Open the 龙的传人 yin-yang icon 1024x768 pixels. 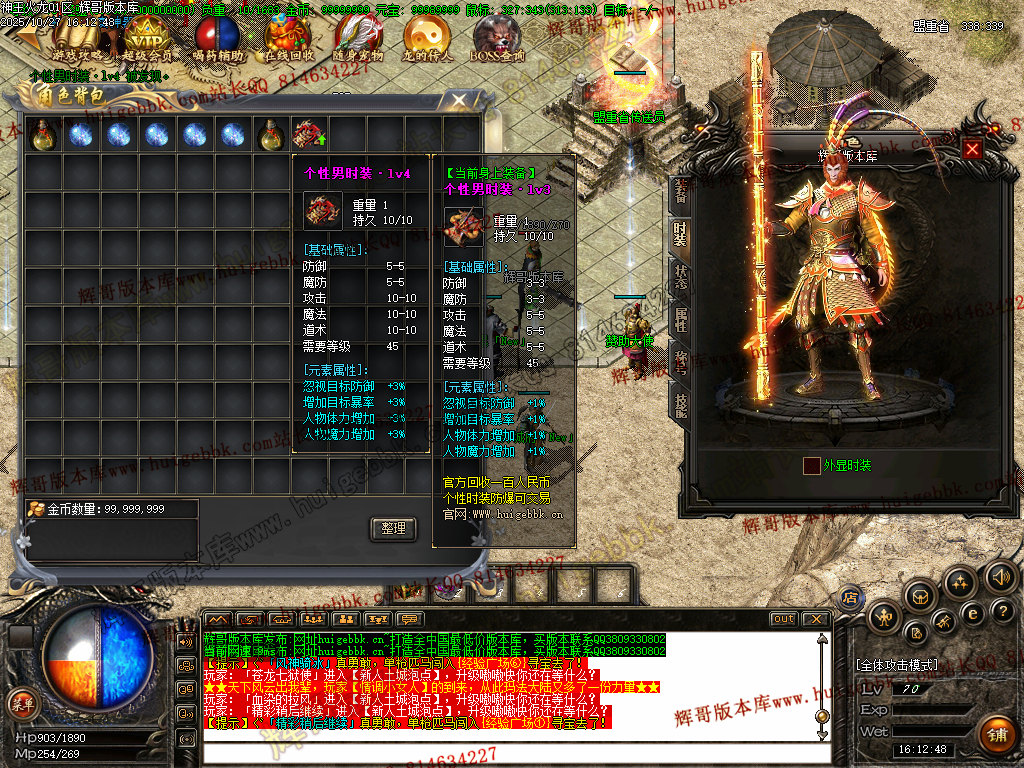427,40
